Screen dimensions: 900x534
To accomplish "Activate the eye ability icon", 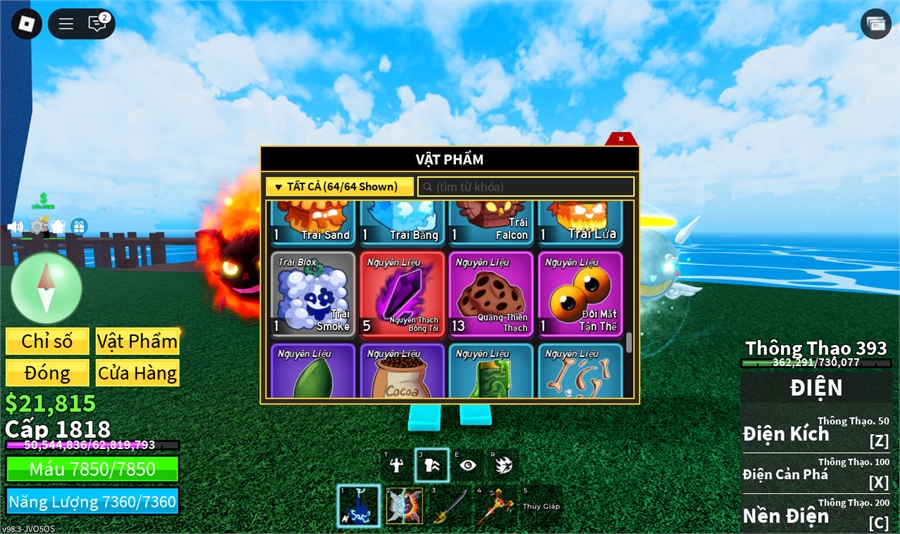I will [467, 465].
